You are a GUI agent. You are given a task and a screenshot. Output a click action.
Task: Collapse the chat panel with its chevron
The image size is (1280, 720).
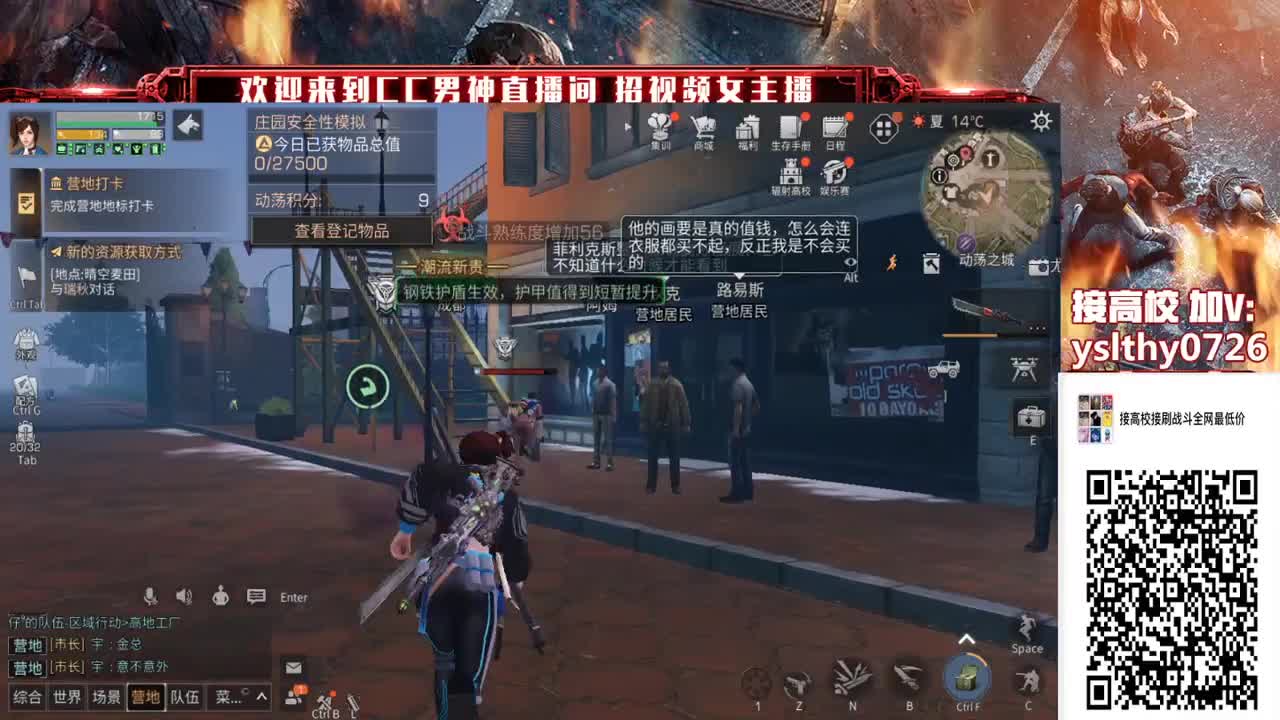tap(260, 696)
